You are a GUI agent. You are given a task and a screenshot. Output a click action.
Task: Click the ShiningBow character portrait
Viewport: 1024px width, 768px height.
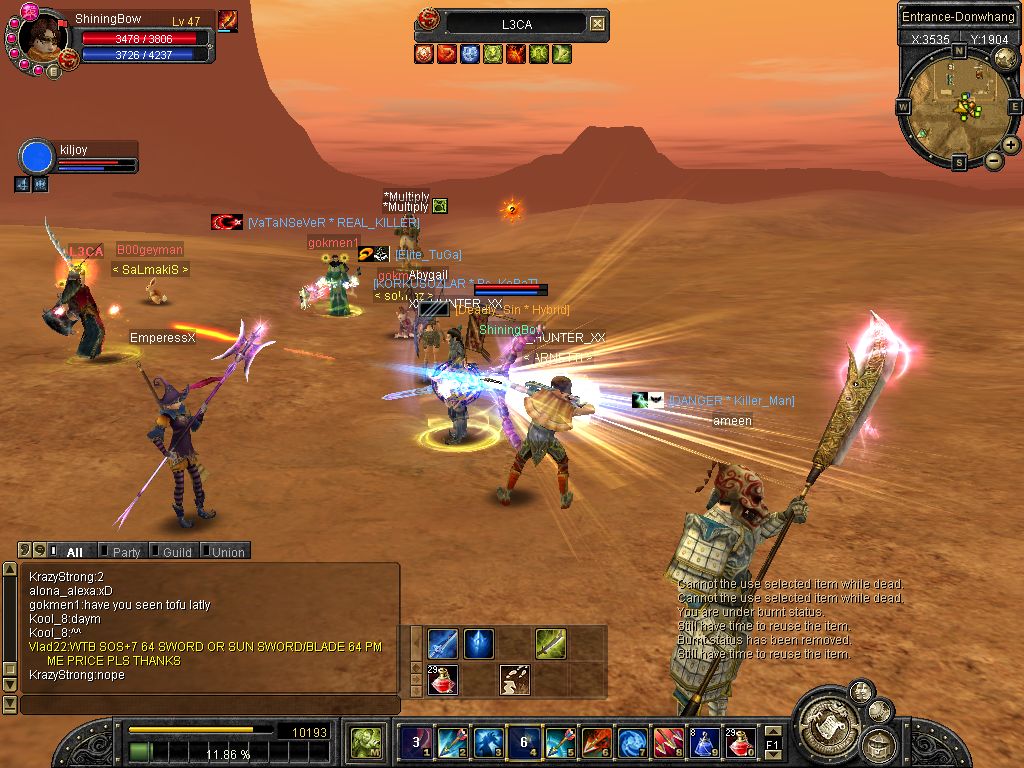[x=44, y=40]
